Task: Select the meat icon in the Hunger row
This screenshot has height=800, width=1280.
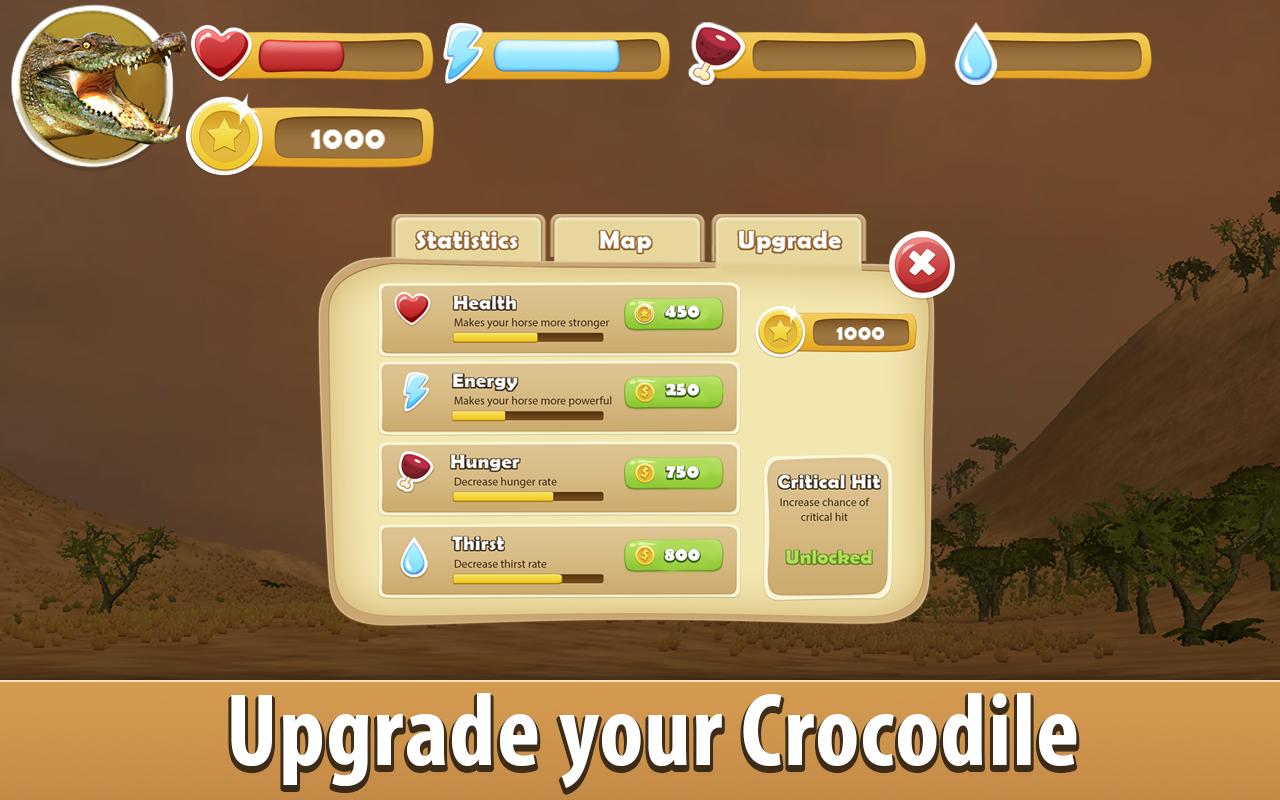Action: (x=412, y=471)
